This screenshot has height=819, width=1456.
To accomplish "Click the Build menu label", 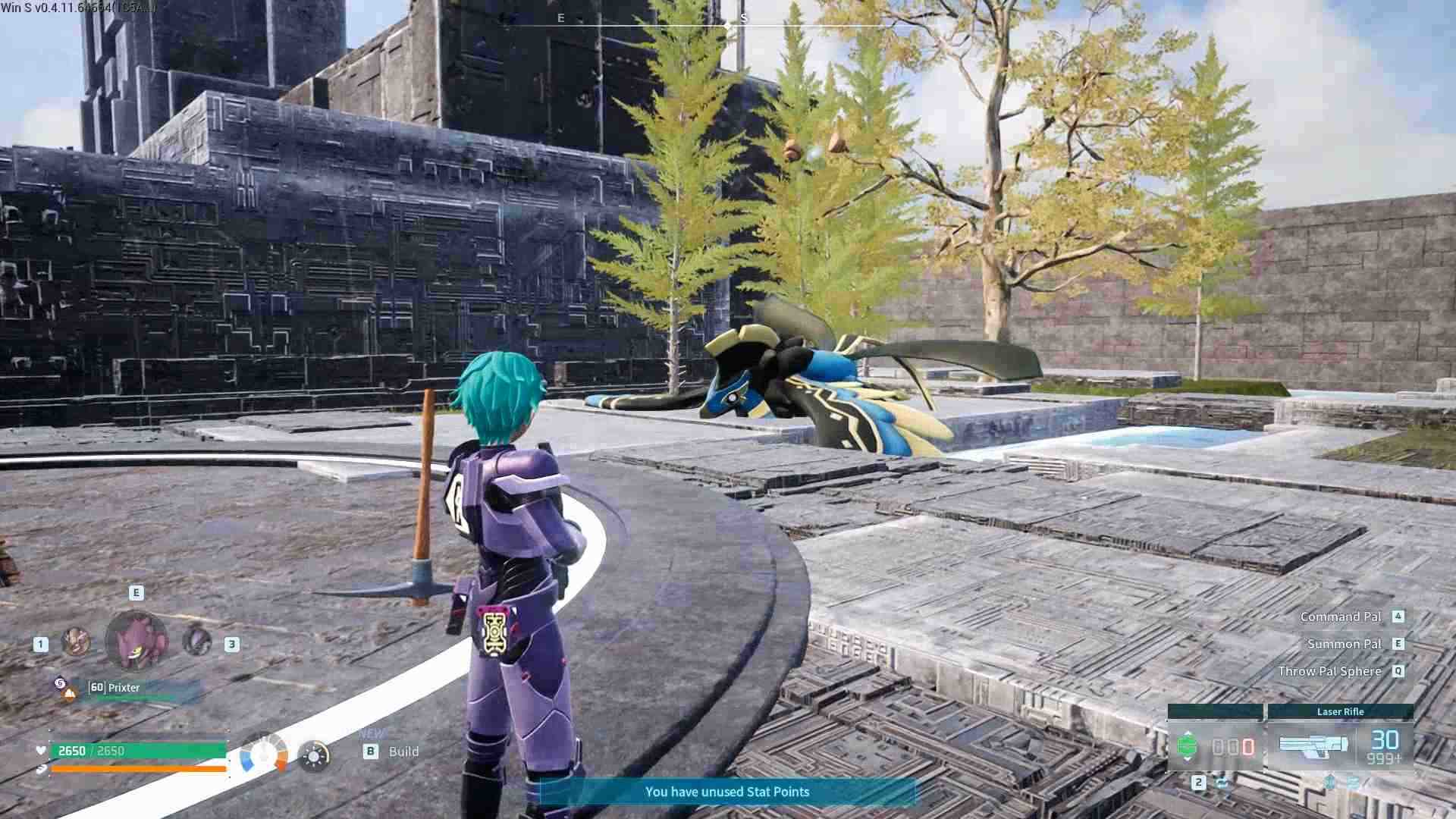I will point(403,752).
